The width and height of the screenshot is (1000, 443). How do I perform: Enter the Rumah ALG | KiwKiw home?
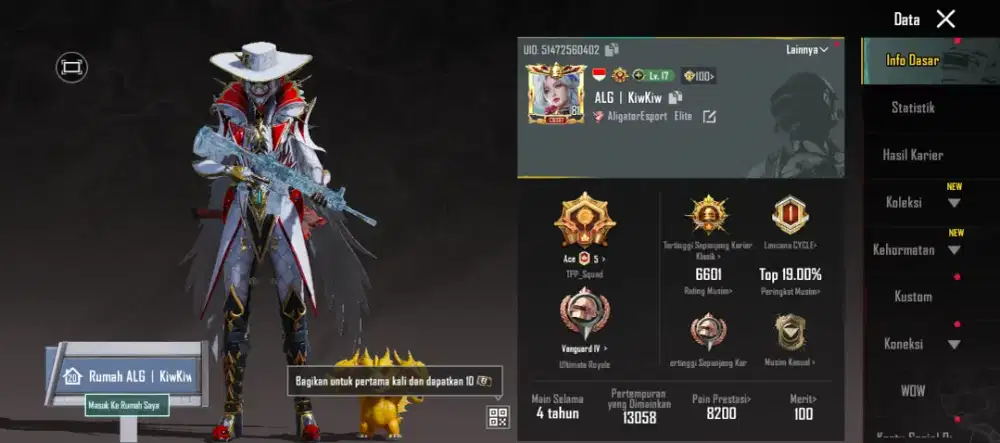(127, 376)
